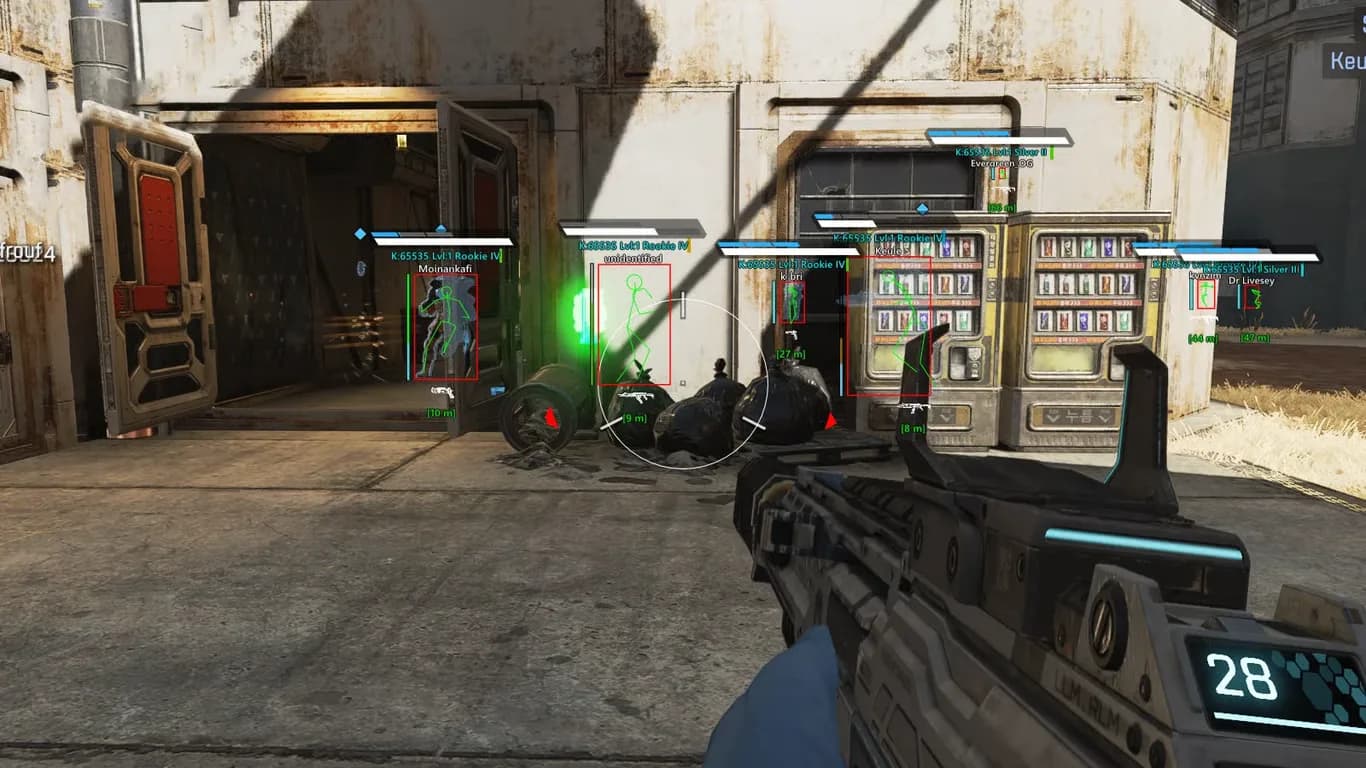The width and height of the screenshot is (1366, 768).
Task: Select the pistol icon below Moinankafi's box
Action: [442, 391]
